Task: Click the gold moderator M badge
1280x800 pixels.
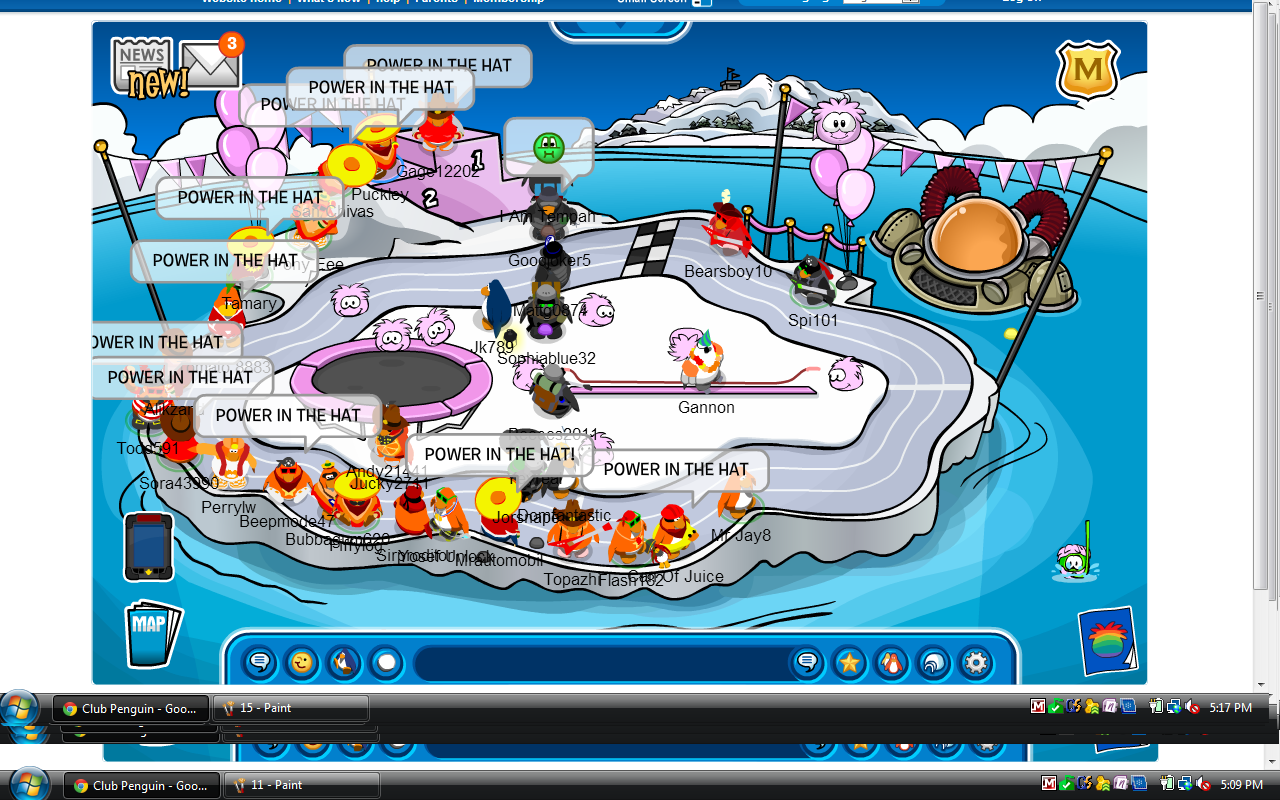Action: tap(1087, 70)
